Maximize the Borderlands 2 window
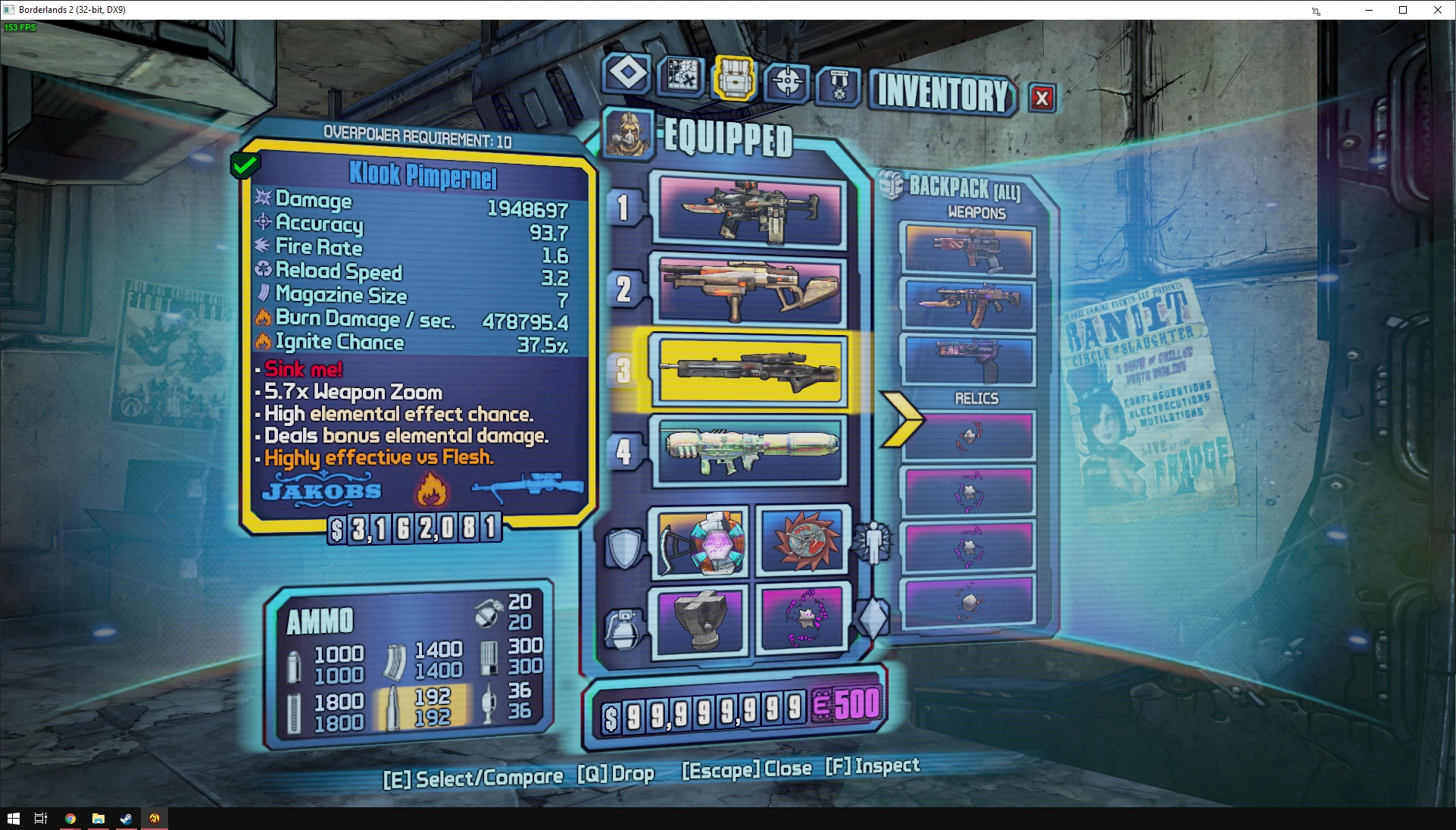The width and height of the screenshot is (1456, 830). click(1403, 10)
